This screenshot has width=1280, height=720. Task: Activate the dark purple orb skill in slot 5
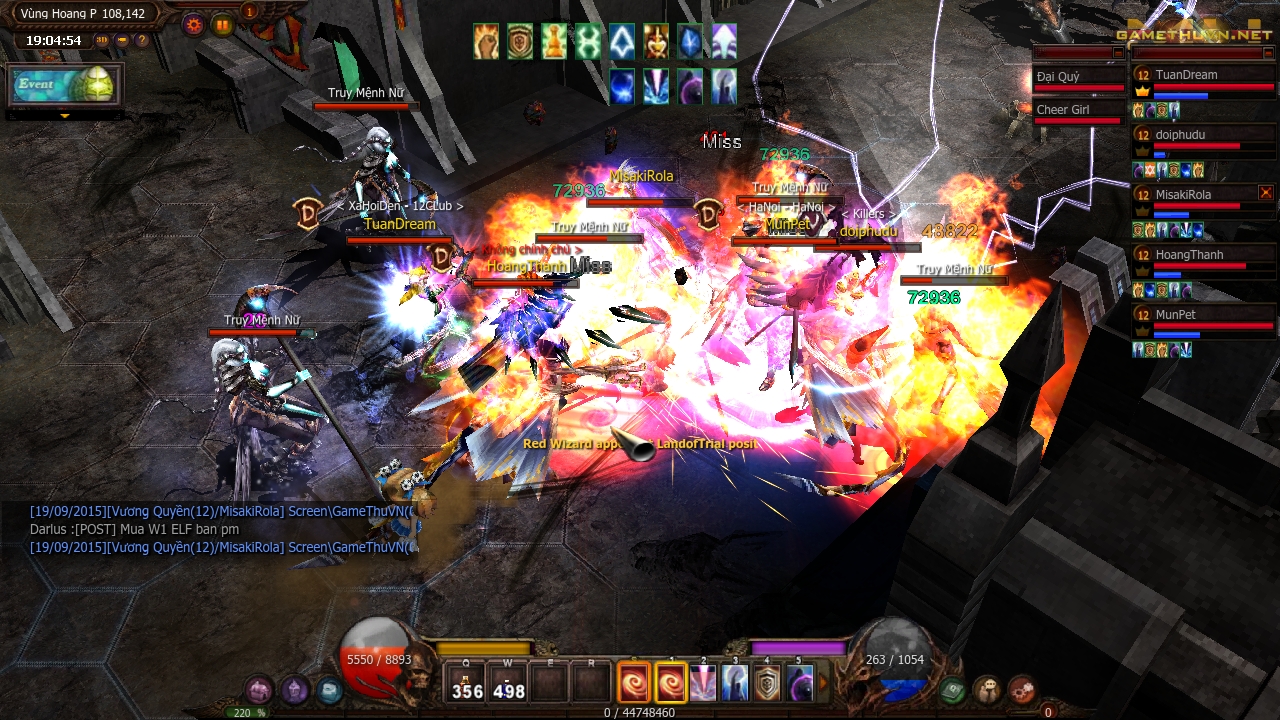tap(799, 683)
